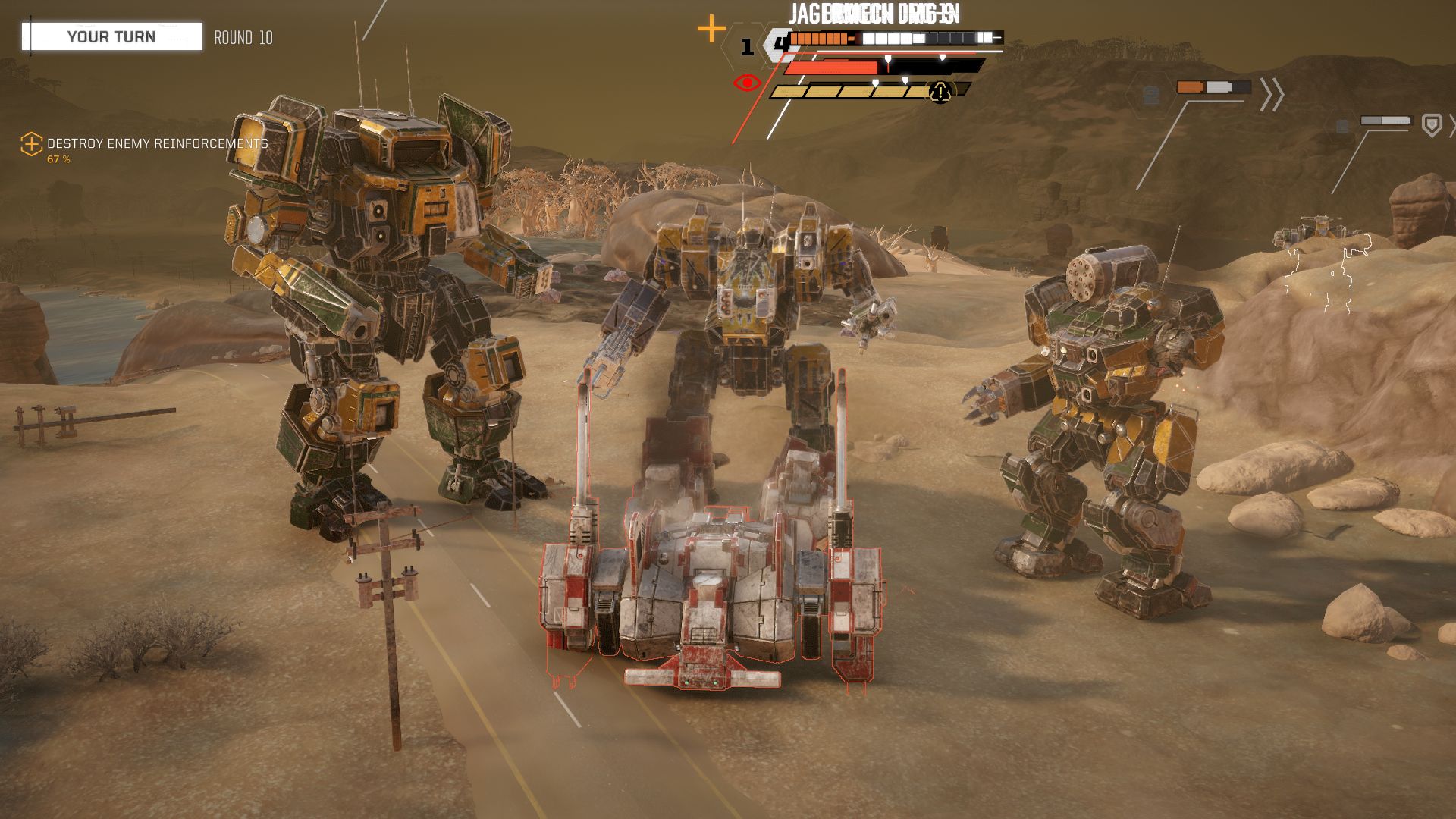Select the double-chevron sprint status icon
Screen dimensions: 1456x819
click(x=1272, y=95)
